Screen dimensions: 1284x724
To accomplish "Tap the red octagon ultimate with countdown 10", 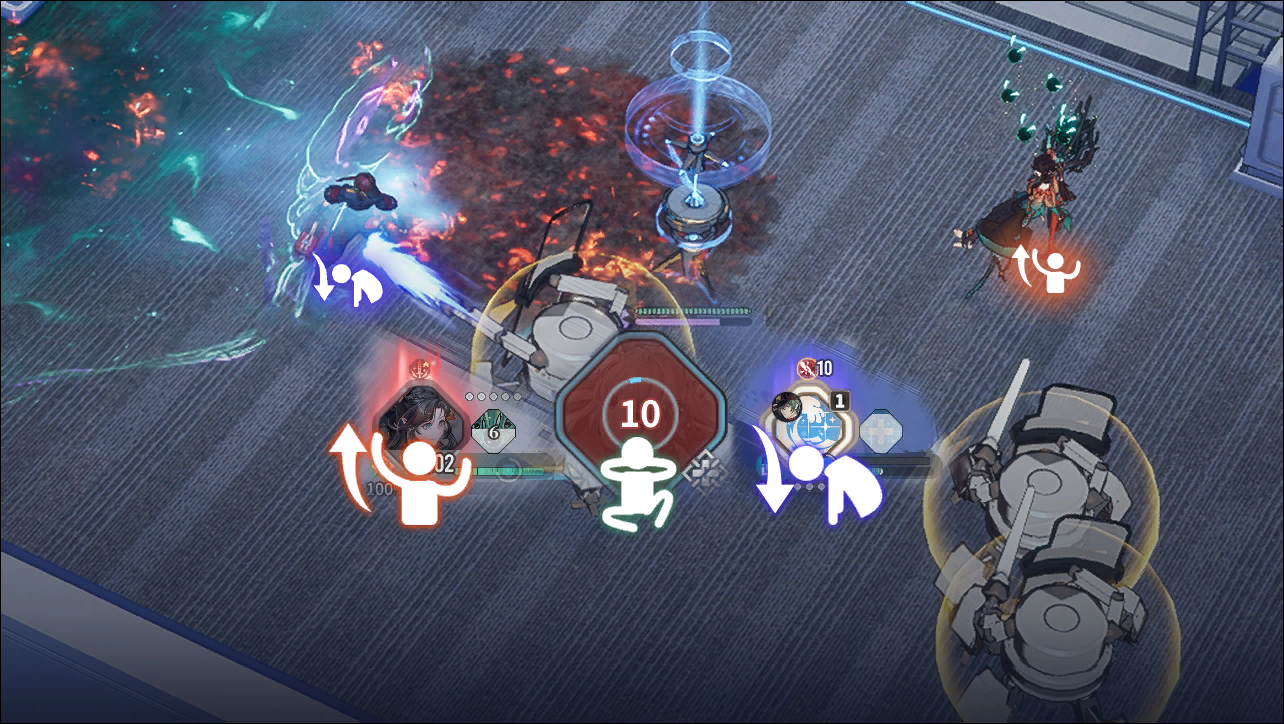I will (x=640, y=411).
